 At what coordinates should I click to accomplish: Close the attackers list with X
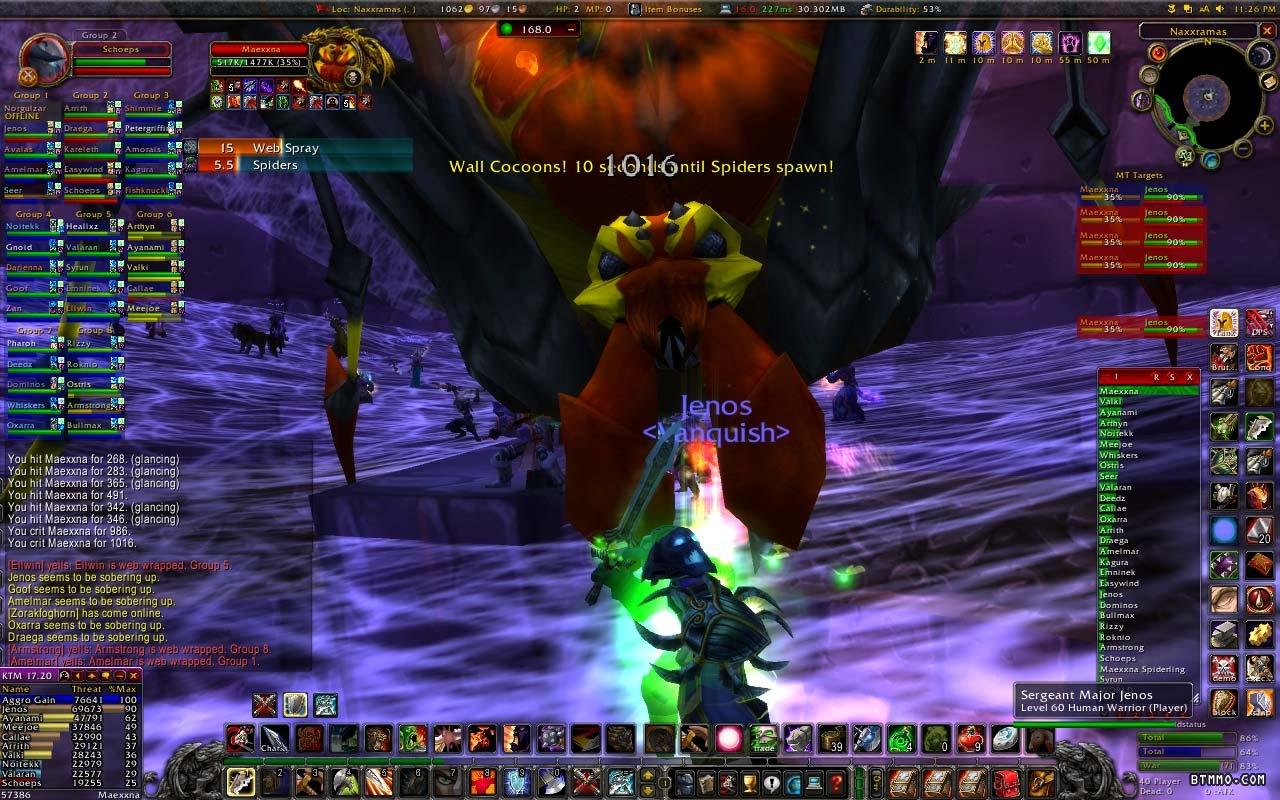tap(1188, 377)
